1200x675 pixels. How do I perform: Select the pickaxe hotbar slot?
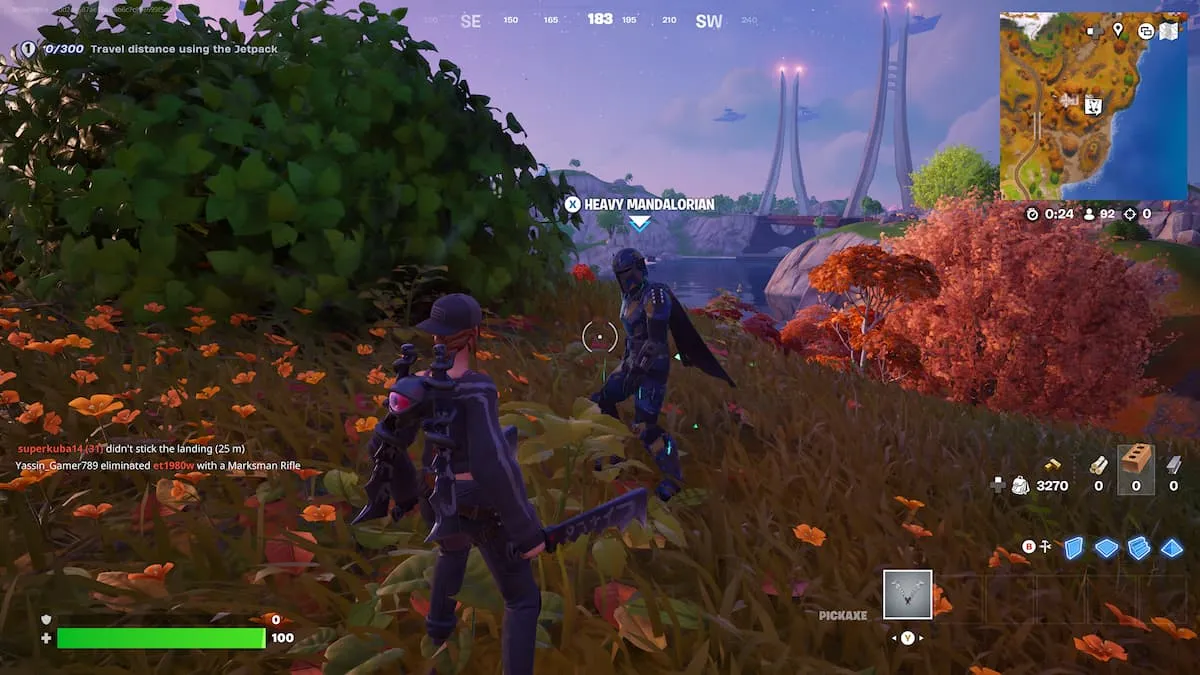click(x=908, y=595)
